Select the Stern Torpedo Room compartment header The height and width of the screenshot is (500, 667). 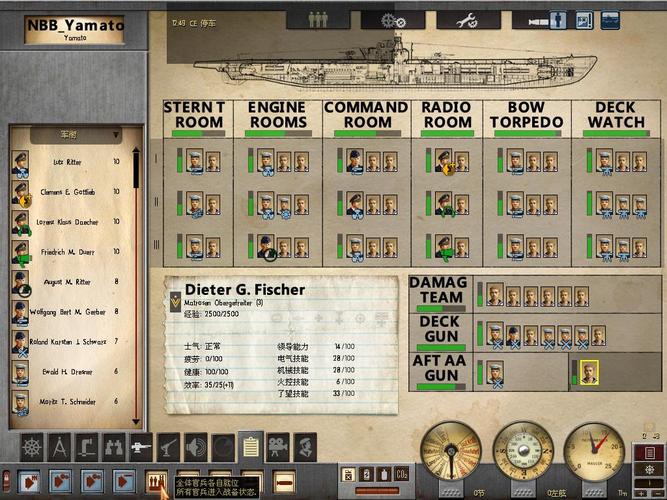(192, 115)
